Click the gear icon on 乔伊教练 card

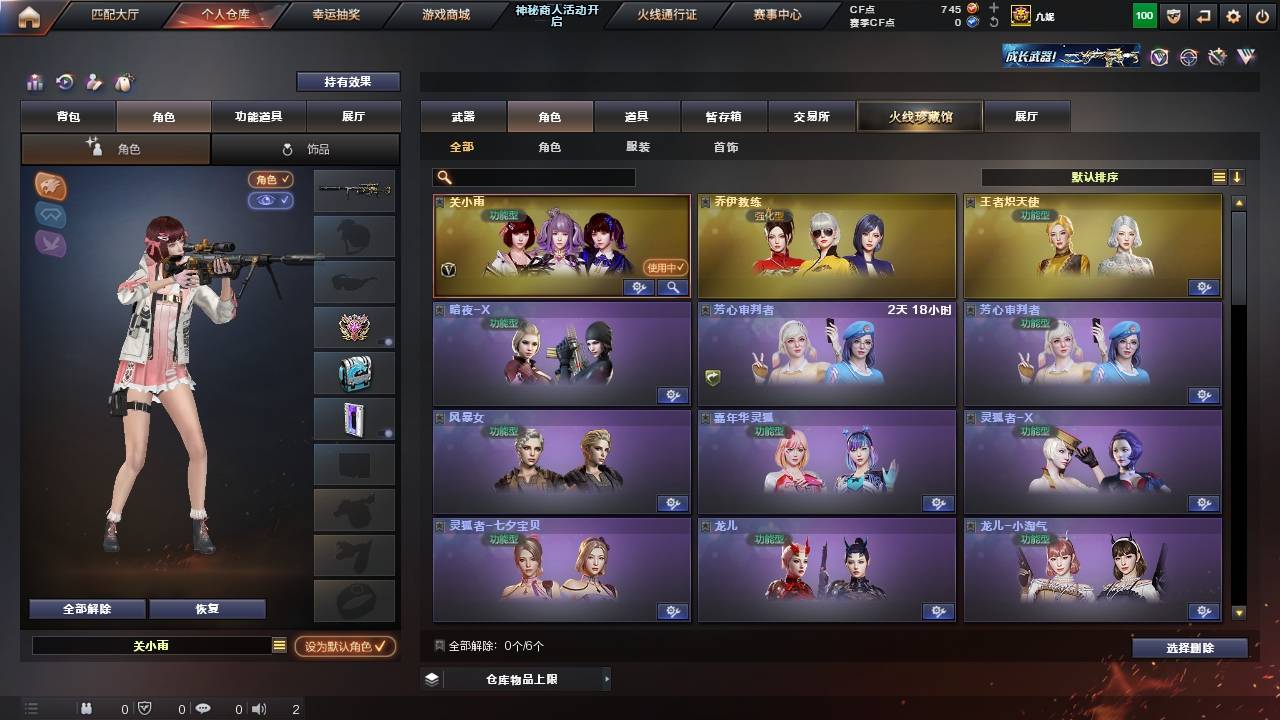click(x=938, y=287)
